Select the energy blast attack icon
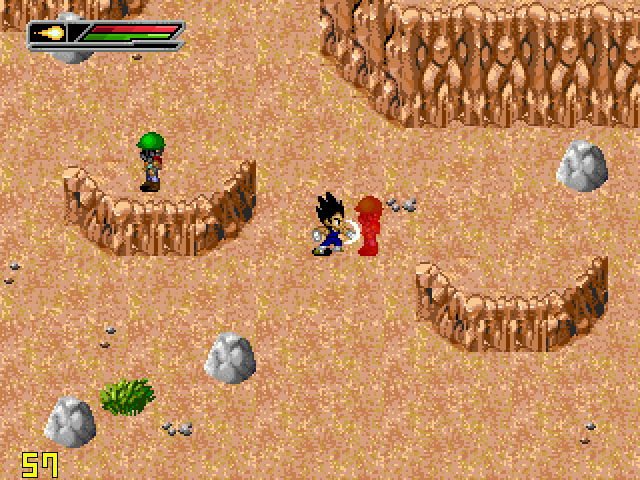The image size is (640, 480). tap(49, 34)
